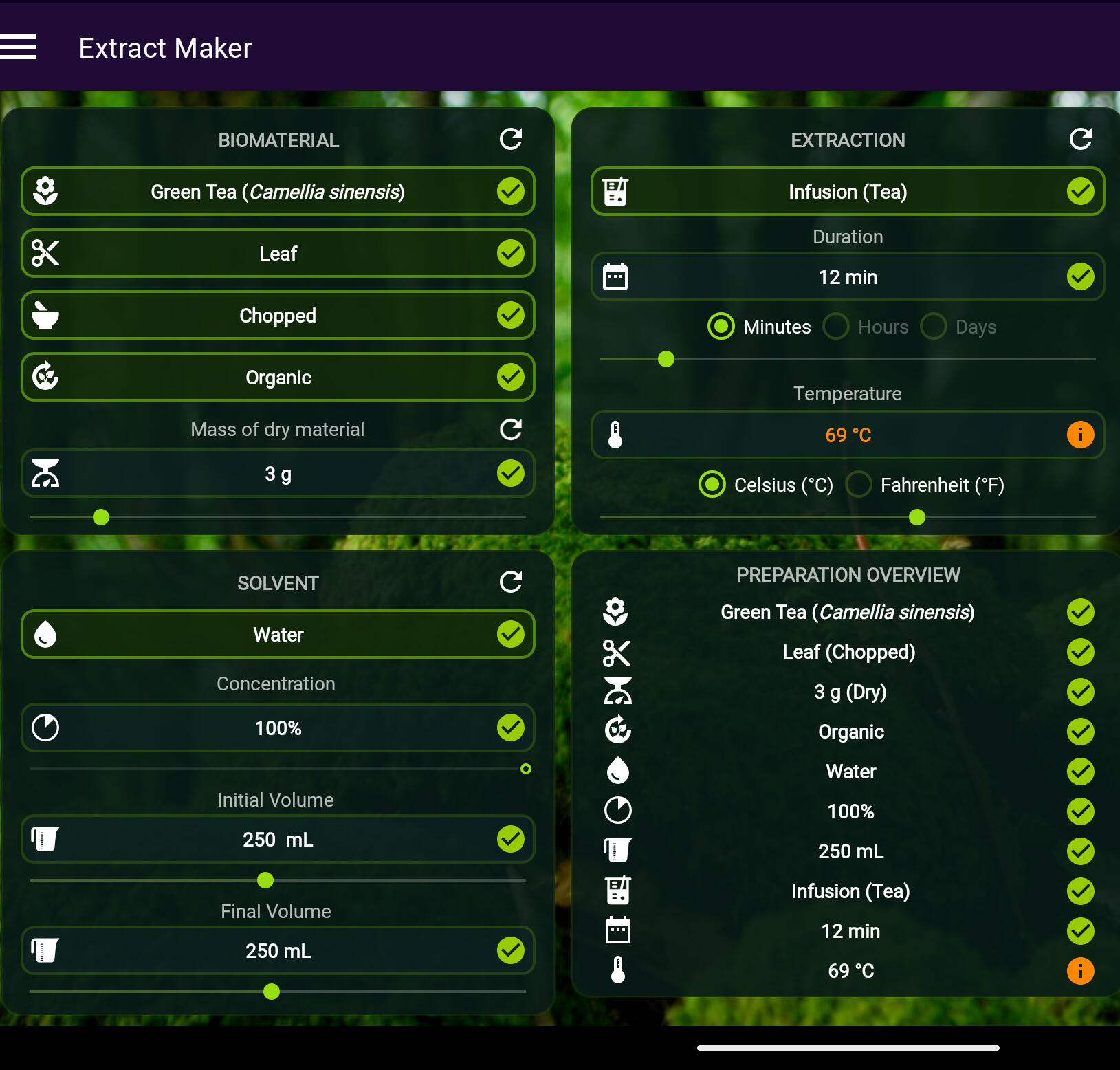Change the Green Tea biomaterial selection
Image resolution: width=1120 pixels, height=1070 pixels.
point(278,192)
